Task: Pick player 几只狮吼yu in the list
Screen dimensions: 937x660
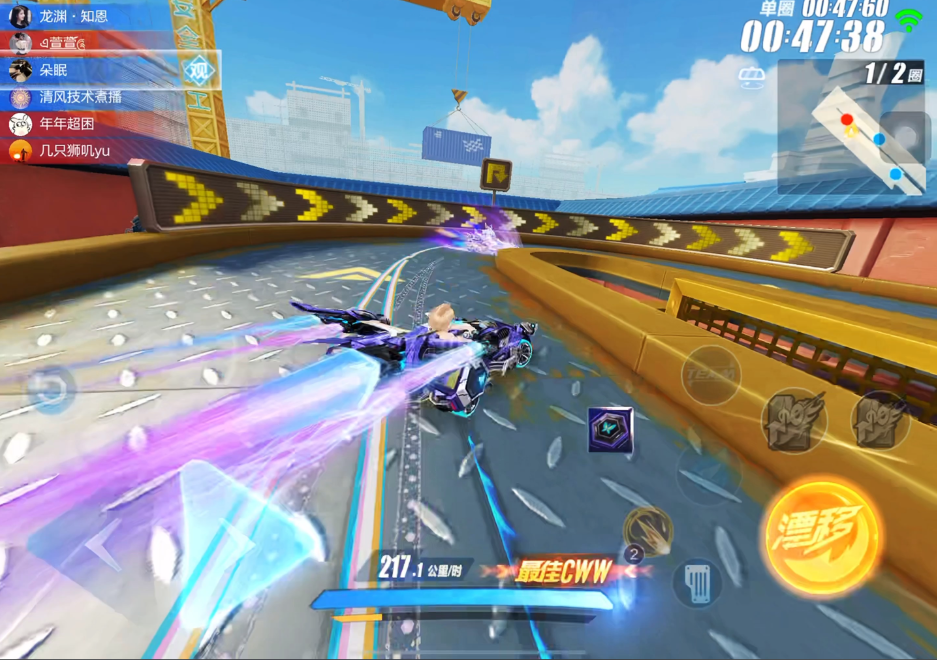Action: [74, 151]
